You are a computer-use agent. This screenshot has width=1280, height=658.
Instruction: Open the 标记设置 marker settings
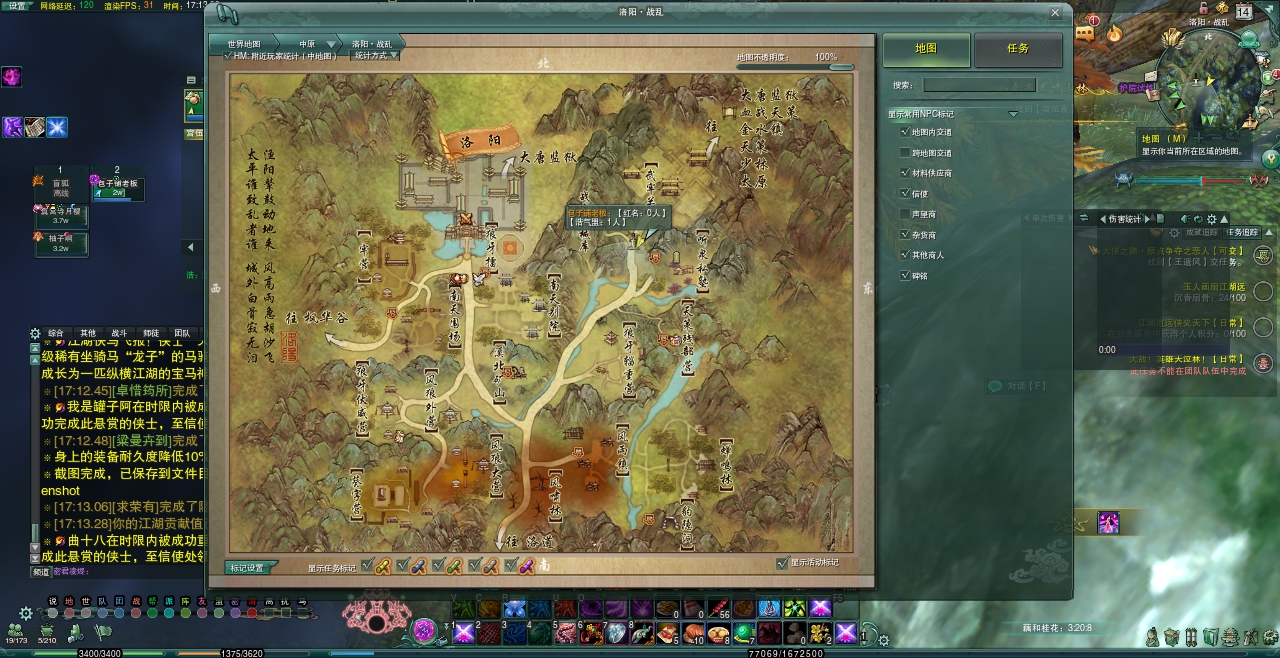[x=247, y=568]
